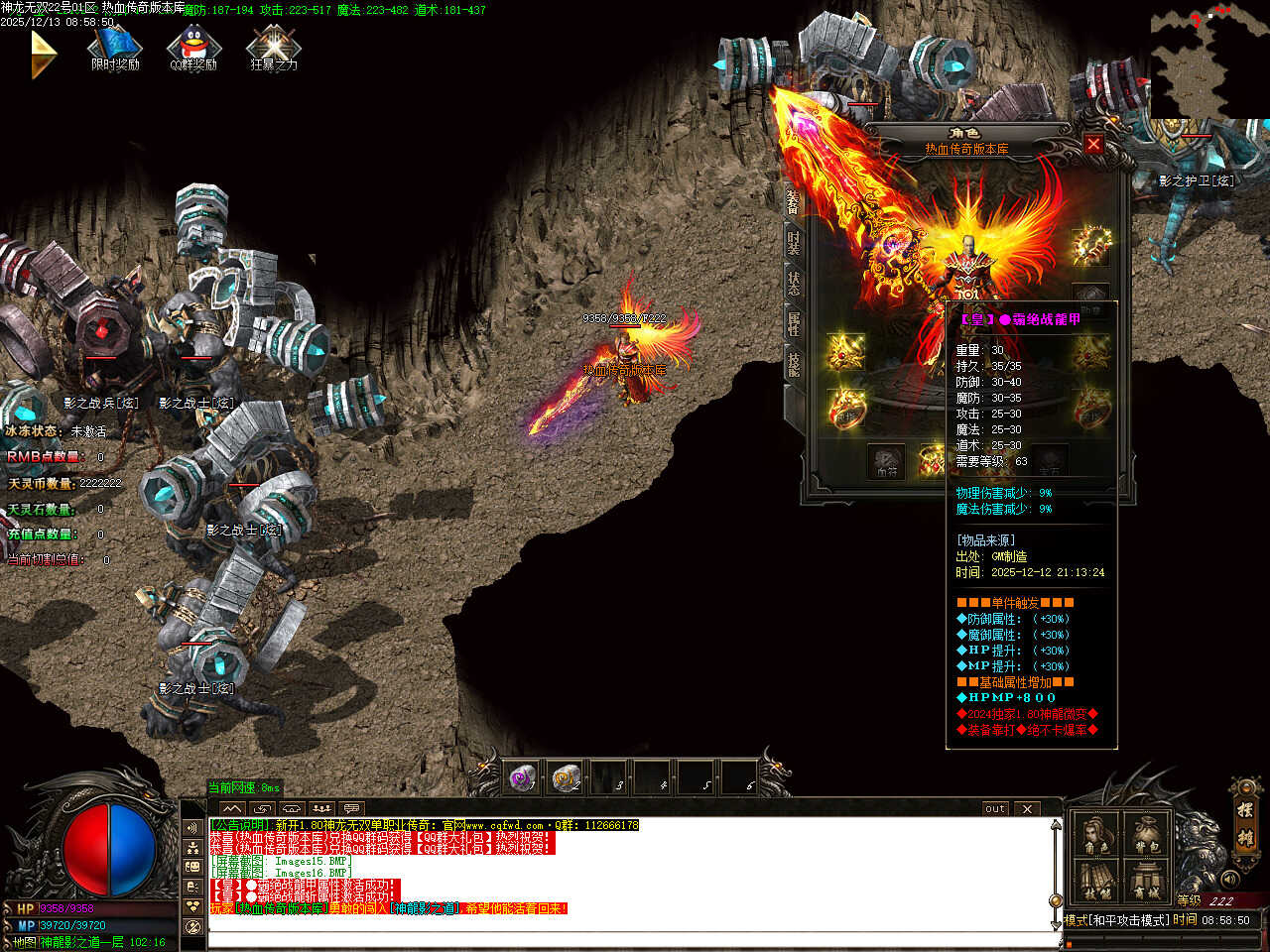Open the QQ群奖励 penguin reward icon
1270x952 pixels.
[x=193, y=49]
